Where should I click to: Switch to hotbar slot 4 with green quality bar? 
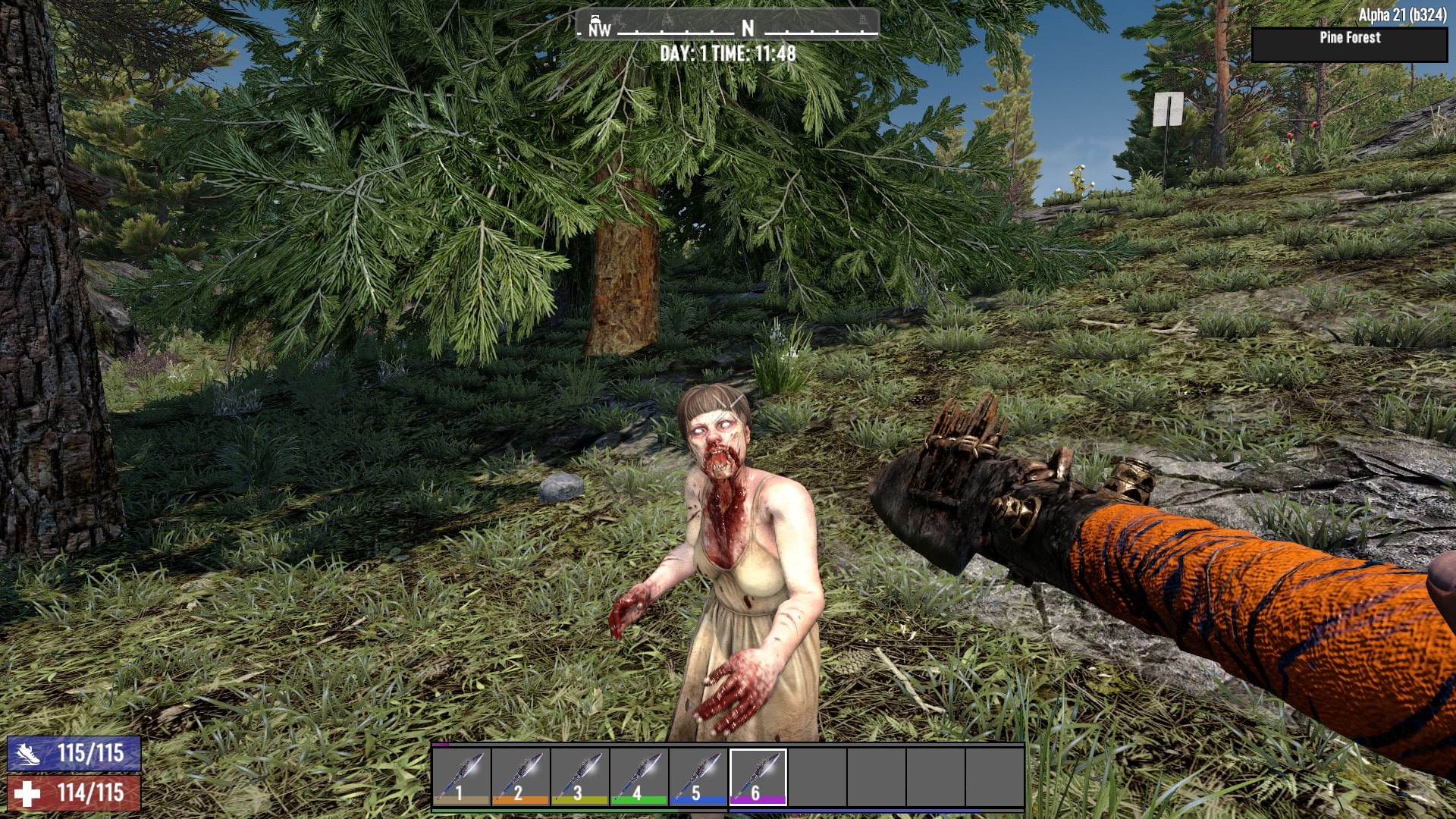[639, 776]
